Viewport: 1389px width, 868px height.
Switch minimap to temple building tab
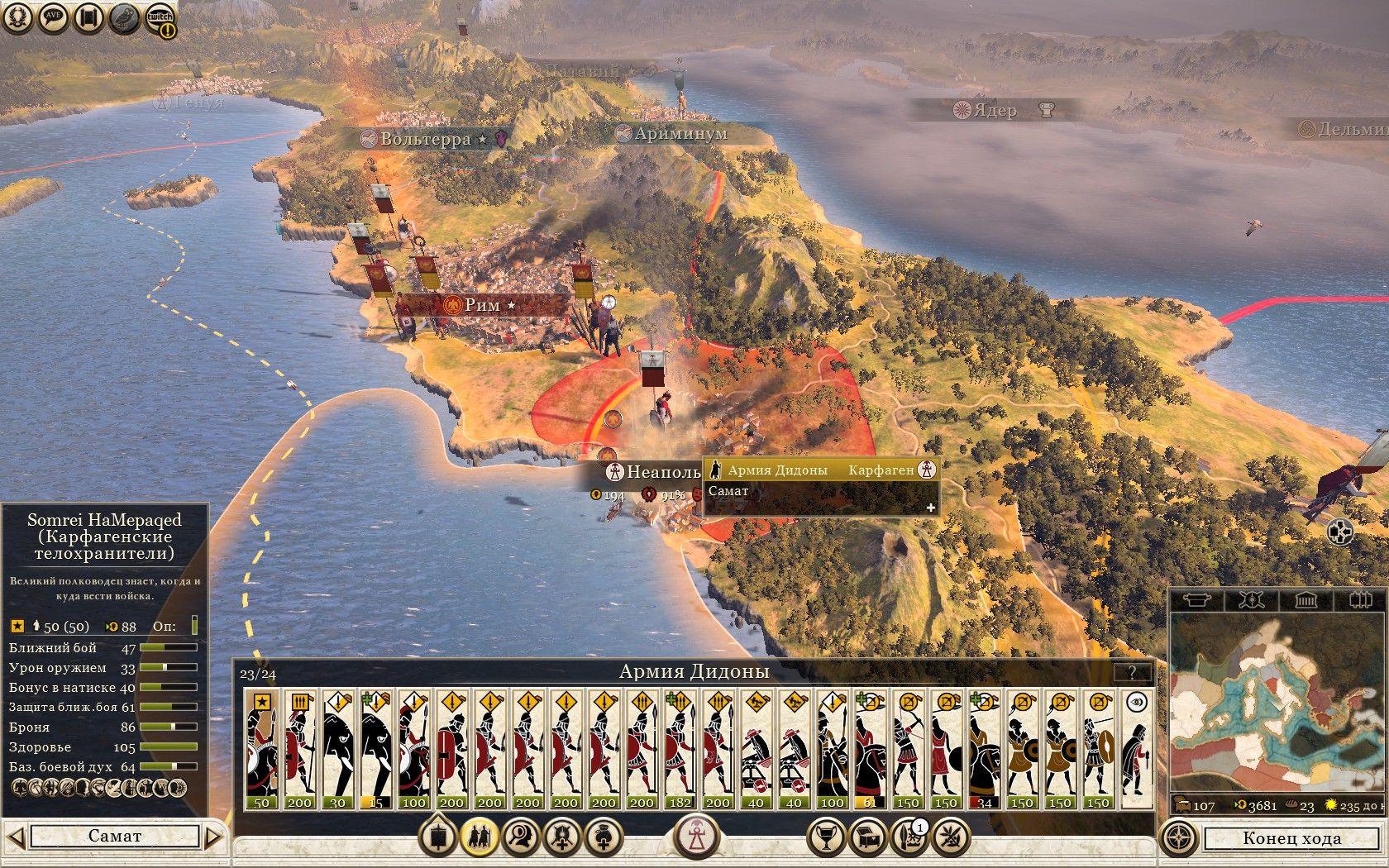pos(1305,600)
